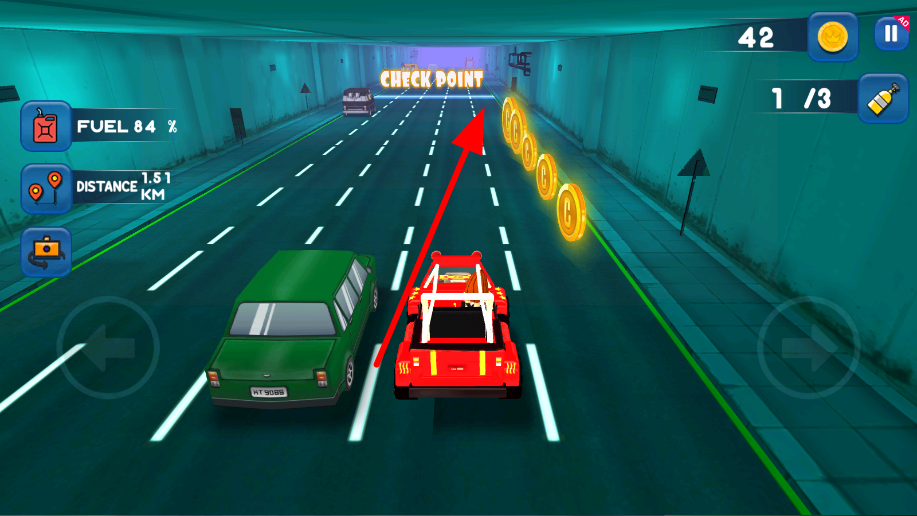Tap the distance map pins icon
This screenshot has height=516, width=917.
coord(46,189)
